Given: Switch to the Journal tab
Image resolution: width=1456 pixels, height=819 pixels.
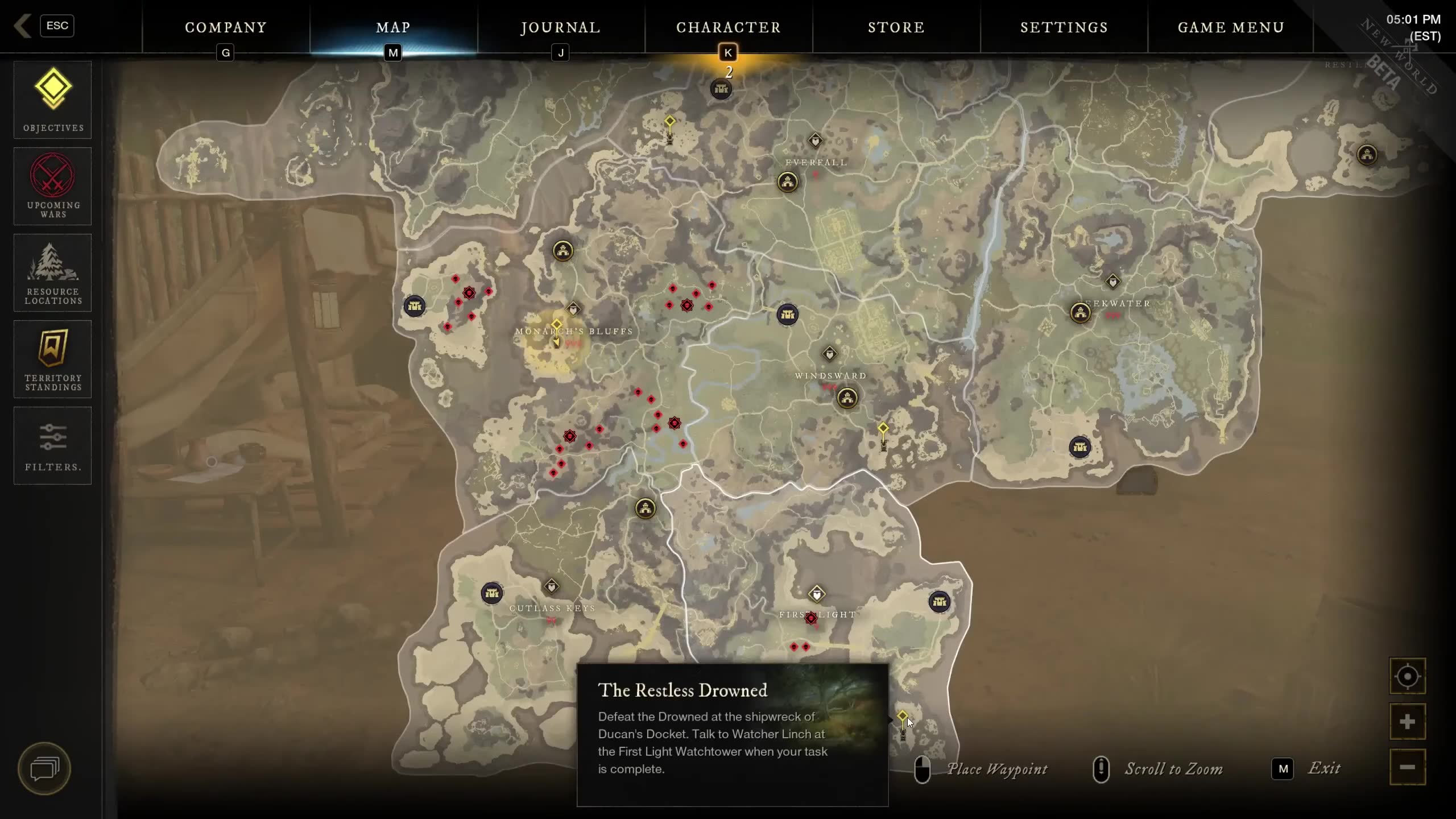Looking at the screenshot, I should point(560,27).
